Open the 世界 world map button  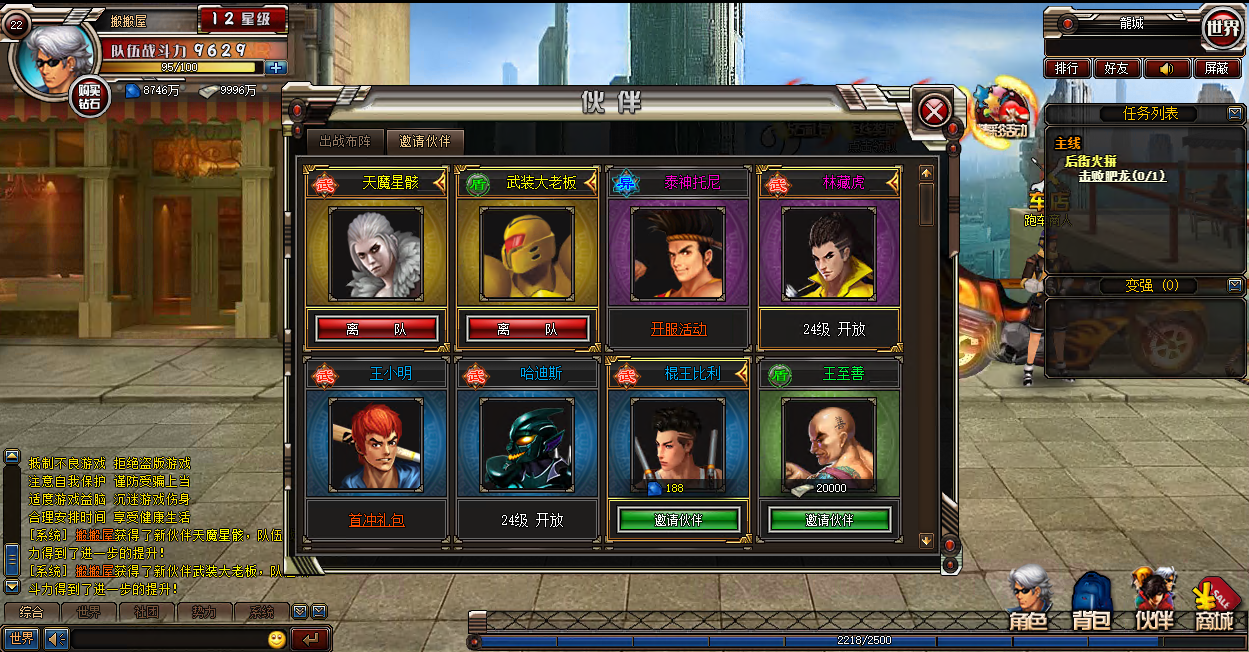(1223, 28)
